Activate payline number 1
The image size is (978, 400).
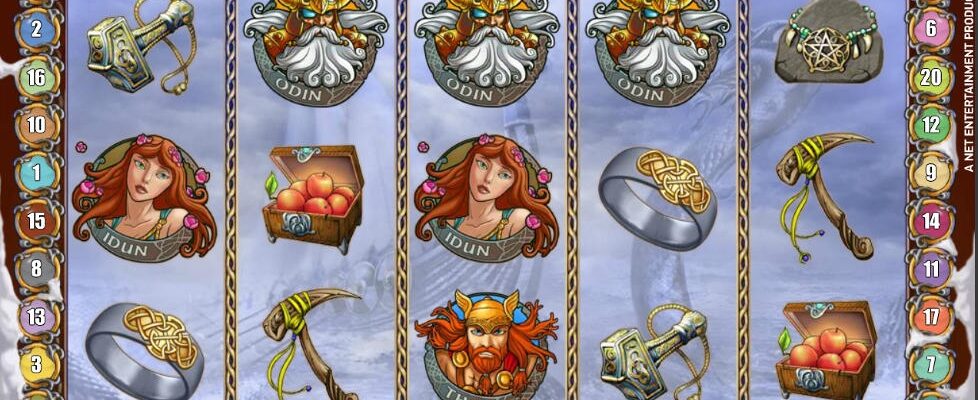tap(37, 173)
